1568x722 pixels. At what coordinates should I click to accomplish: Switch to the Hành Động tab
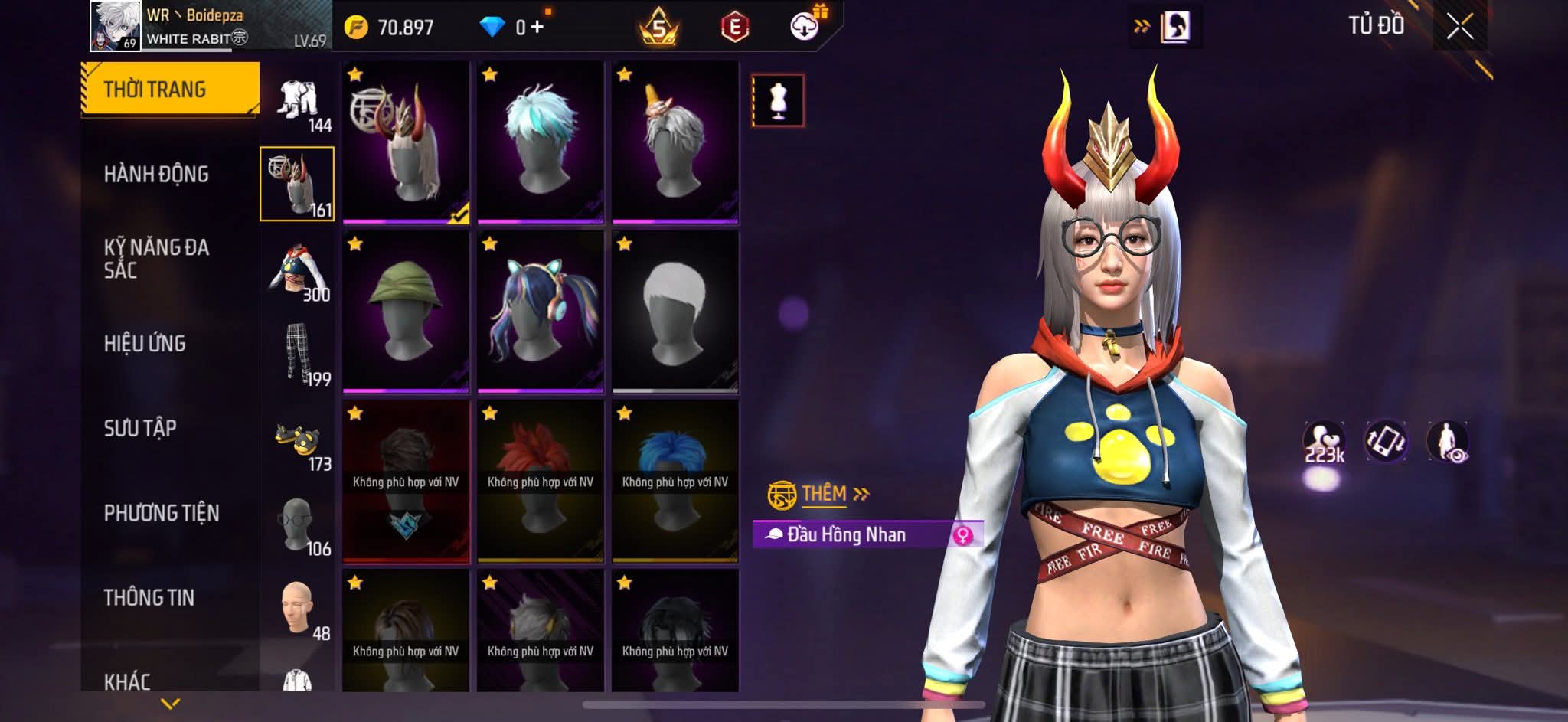(x=156, y=175)
